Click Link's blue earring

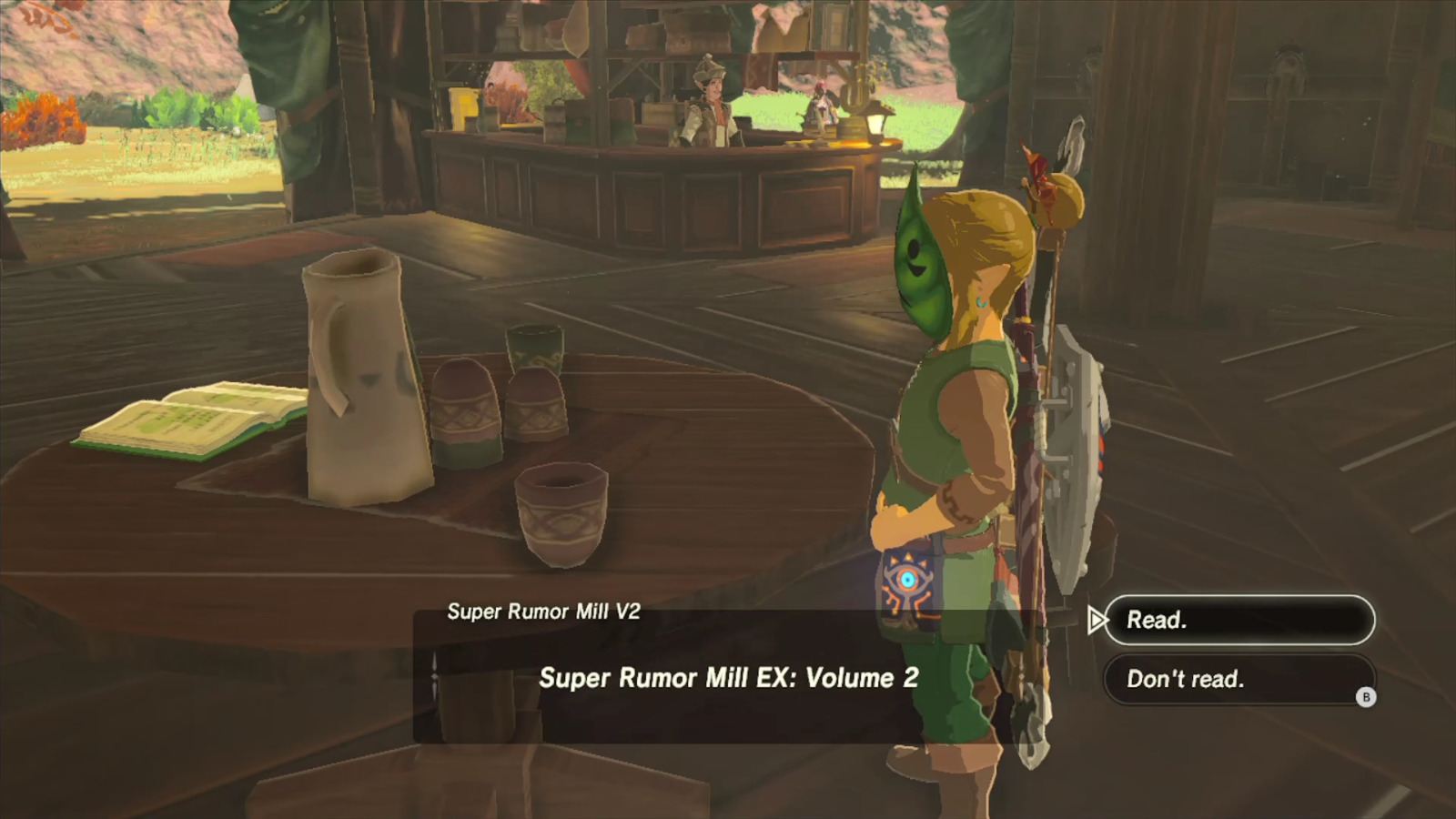[x=981, y=298]
